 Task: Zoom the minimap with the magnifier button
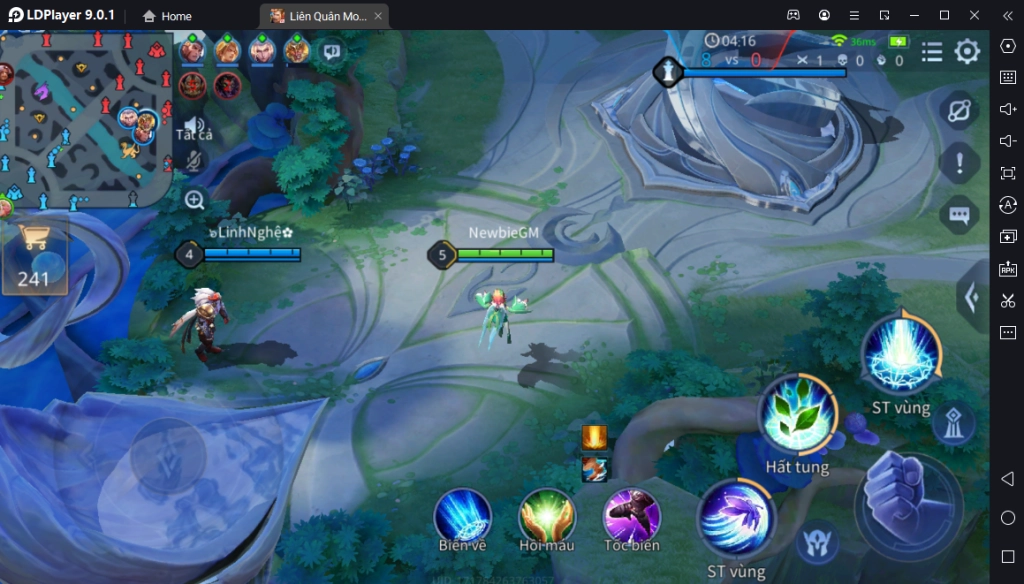(x=195, y=200)
